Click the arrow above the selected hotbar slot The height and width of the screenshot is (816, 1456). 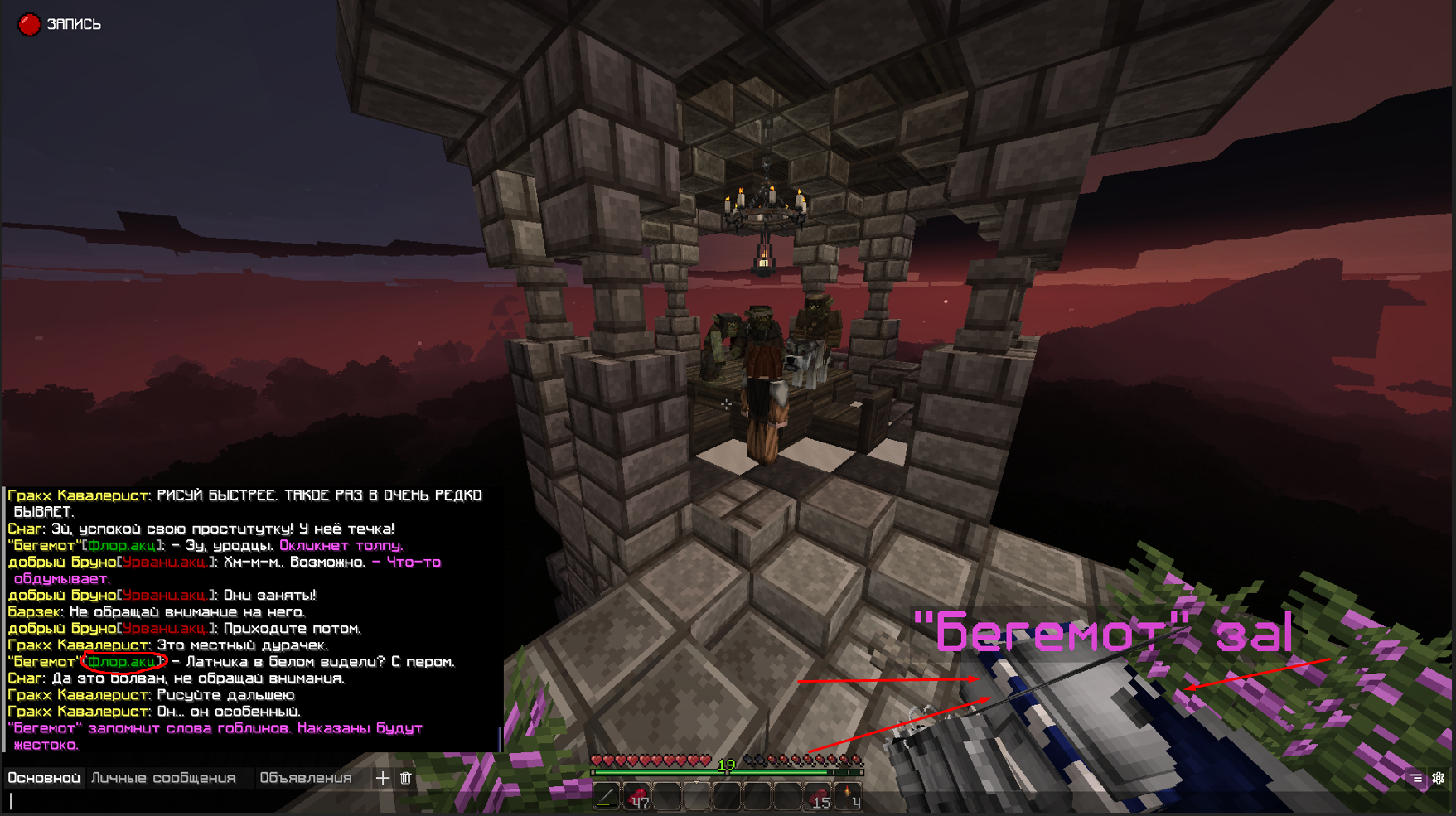(696, 782)
